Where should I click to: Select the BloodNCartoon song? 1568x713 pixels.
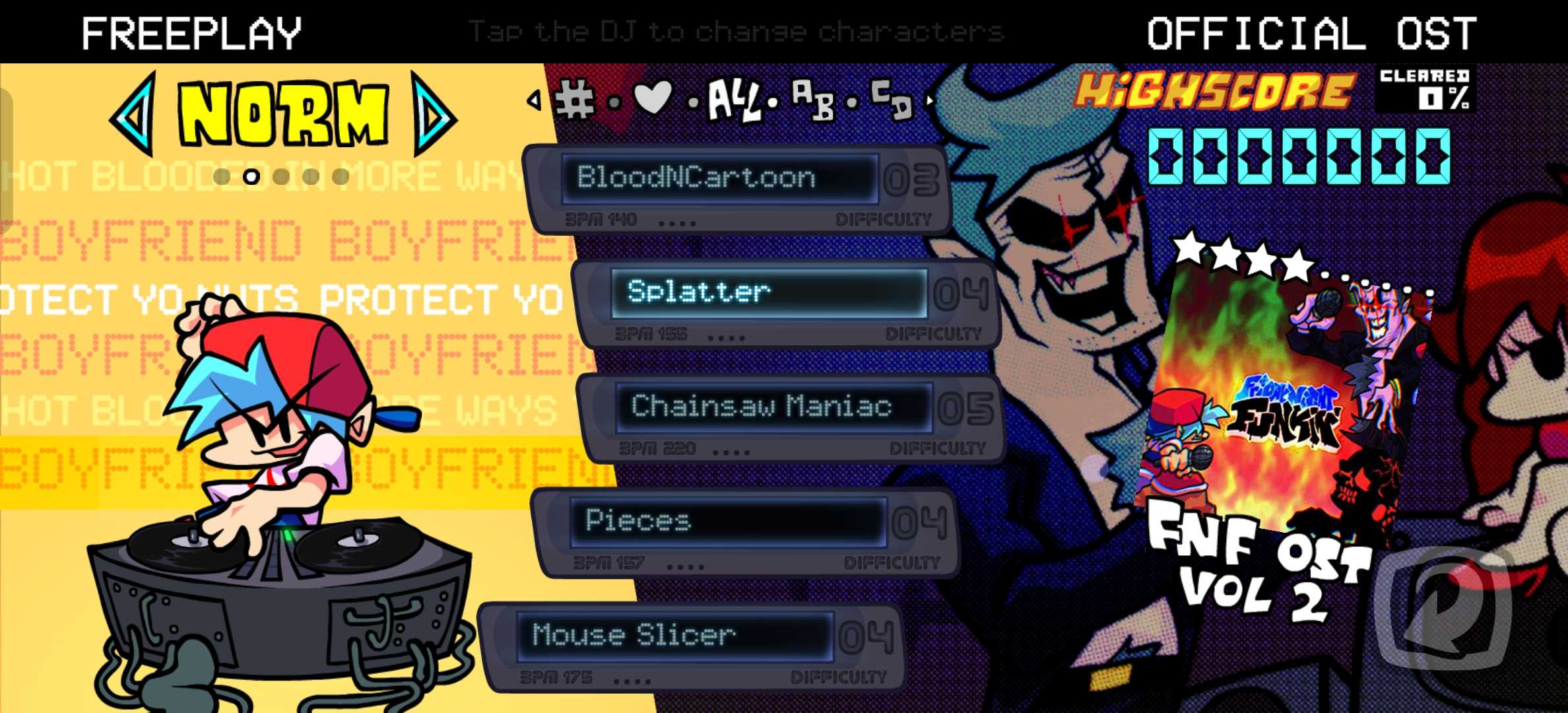click(x=721, y=178)
